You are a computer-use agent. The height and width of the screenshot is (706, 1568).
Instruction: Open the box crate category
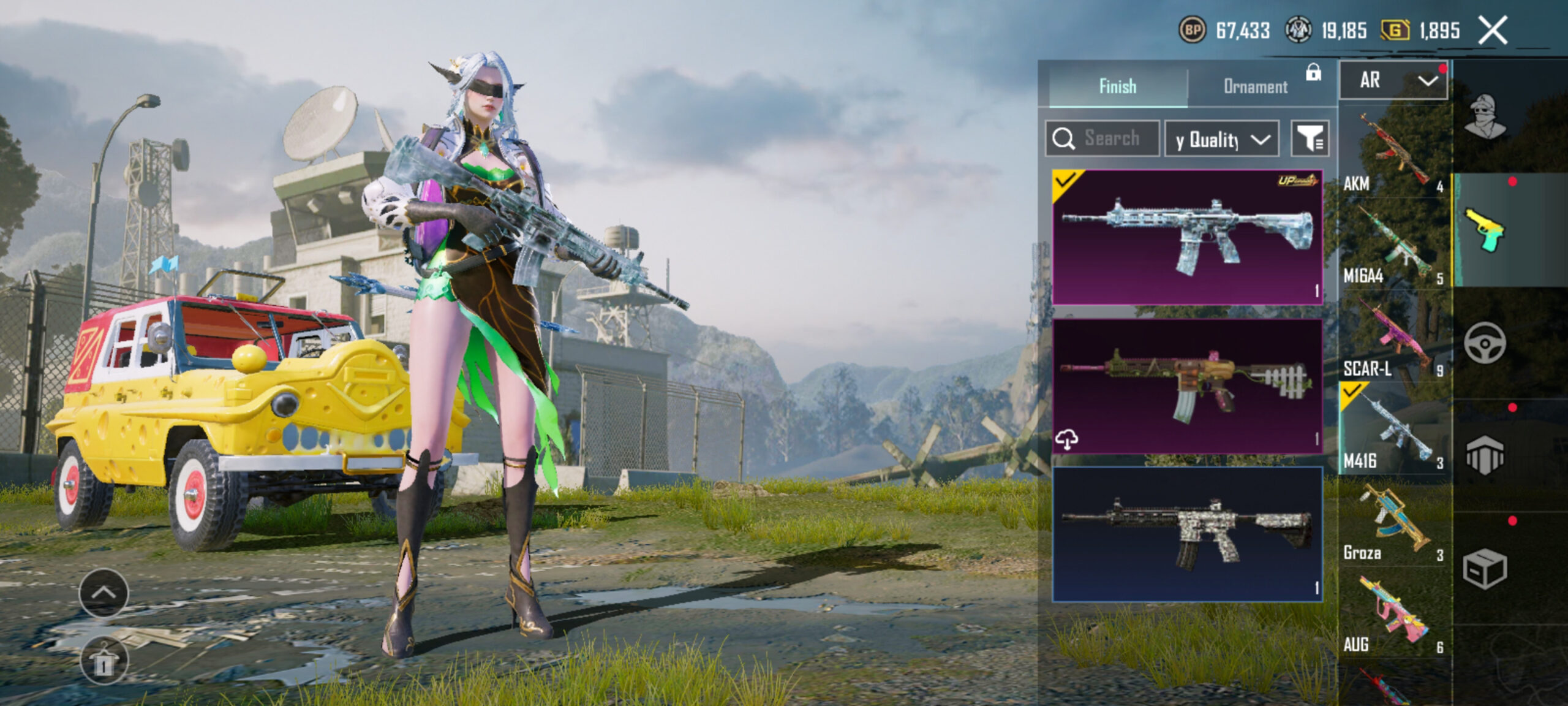(x=1485, y=569)
